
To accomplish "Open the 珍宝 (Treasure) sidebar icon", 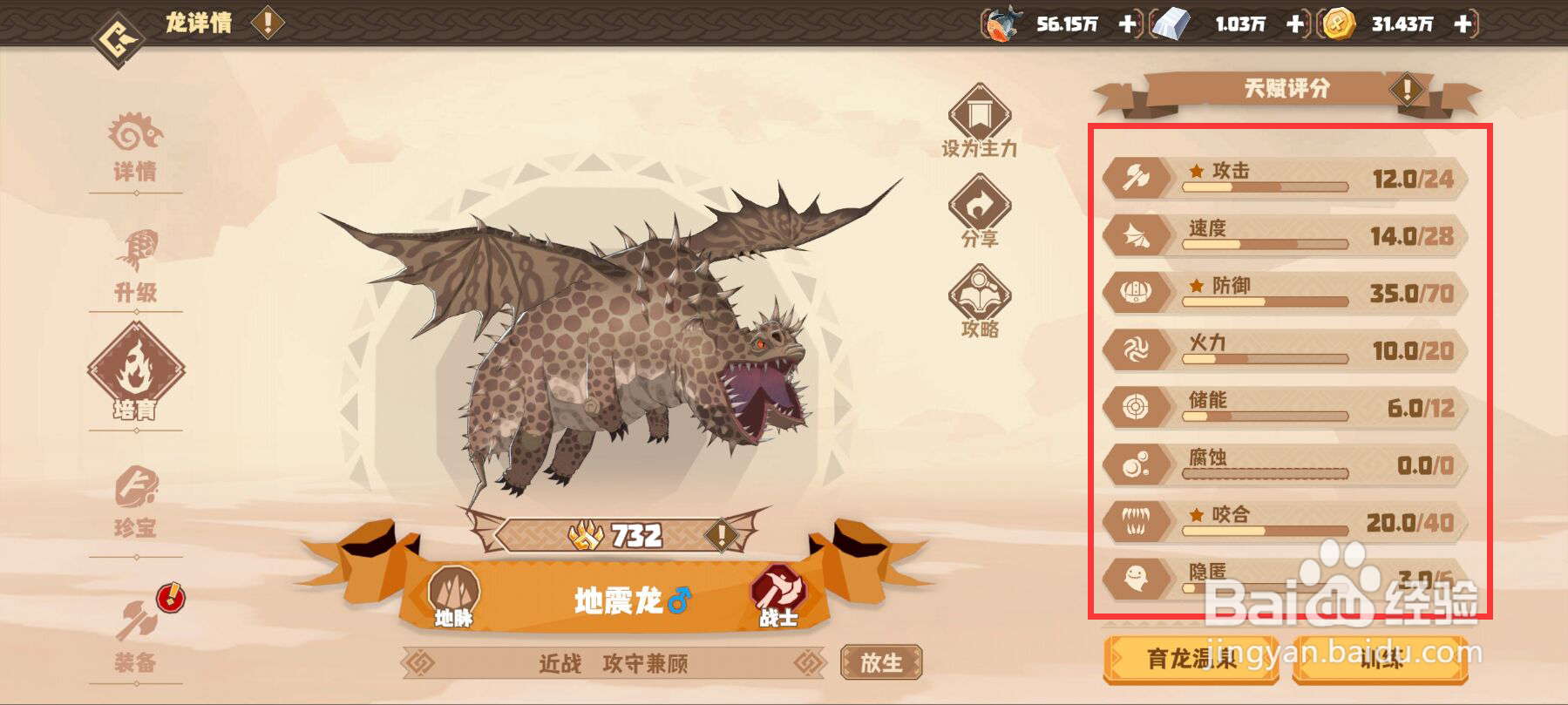I will tap(137, 492).
